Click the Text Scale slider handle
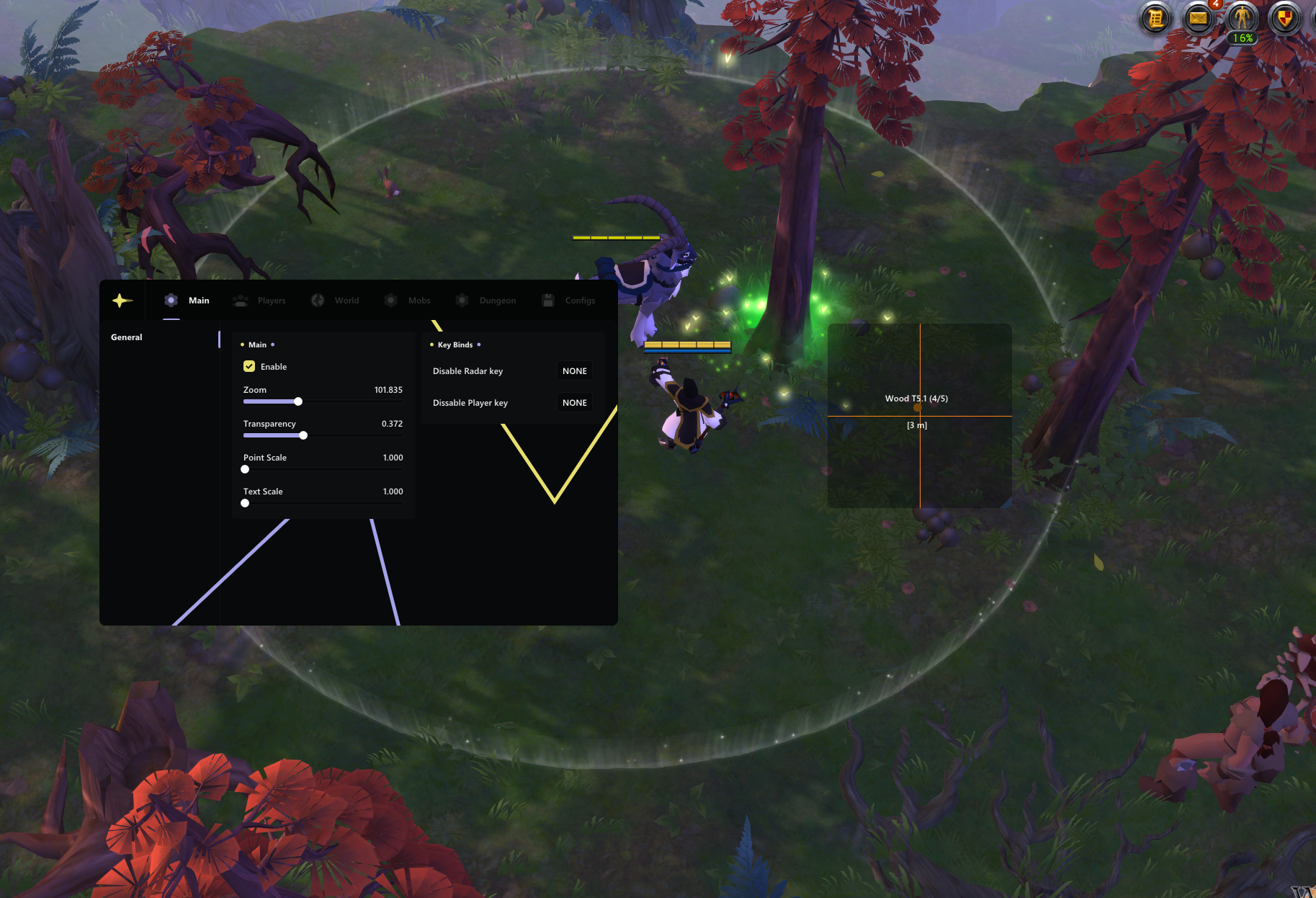The height and width of the screenshot is (898, 1316). [x=245, y=503]
